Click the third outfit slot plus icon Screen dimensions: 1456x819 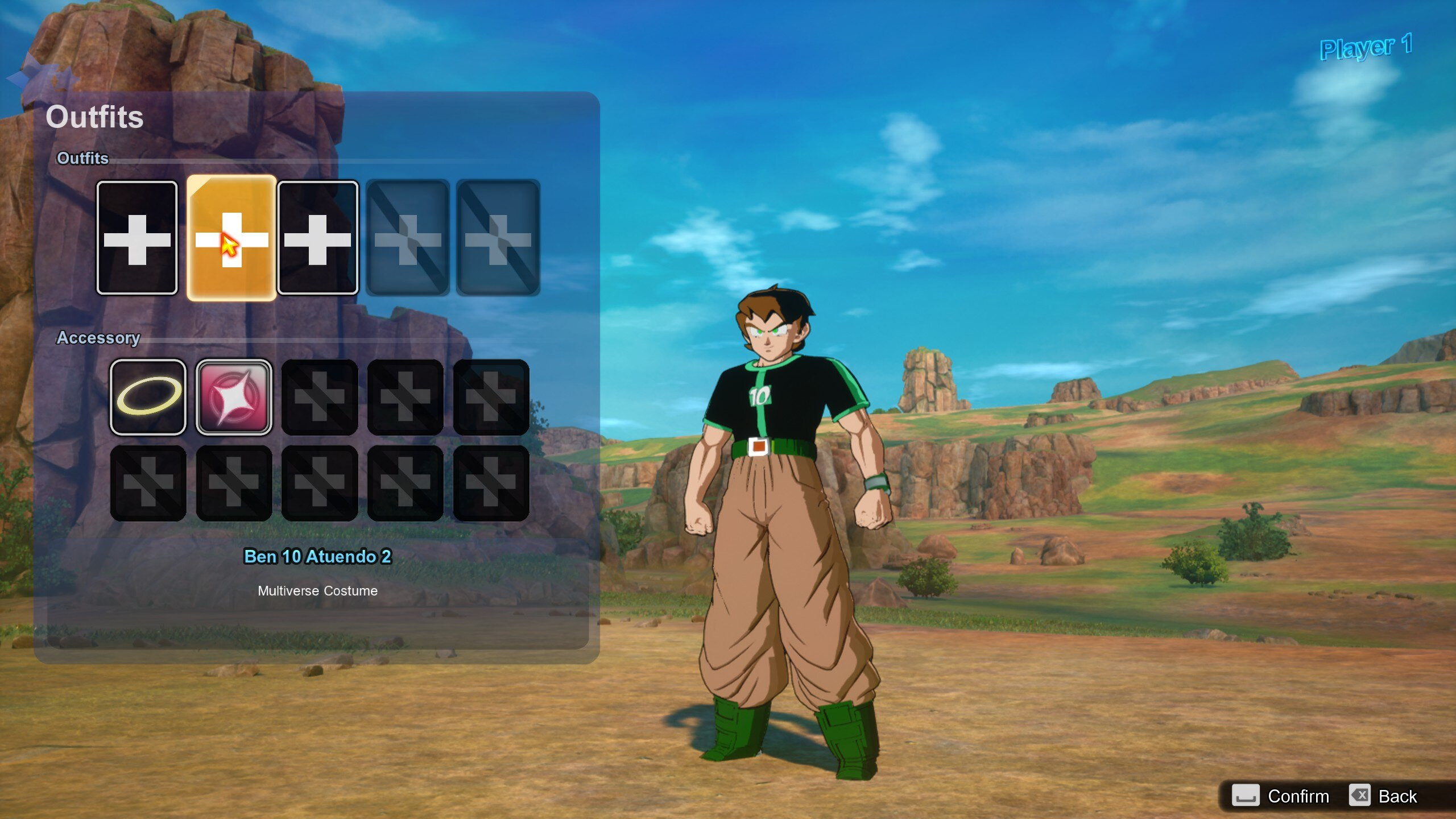[318, 239]
